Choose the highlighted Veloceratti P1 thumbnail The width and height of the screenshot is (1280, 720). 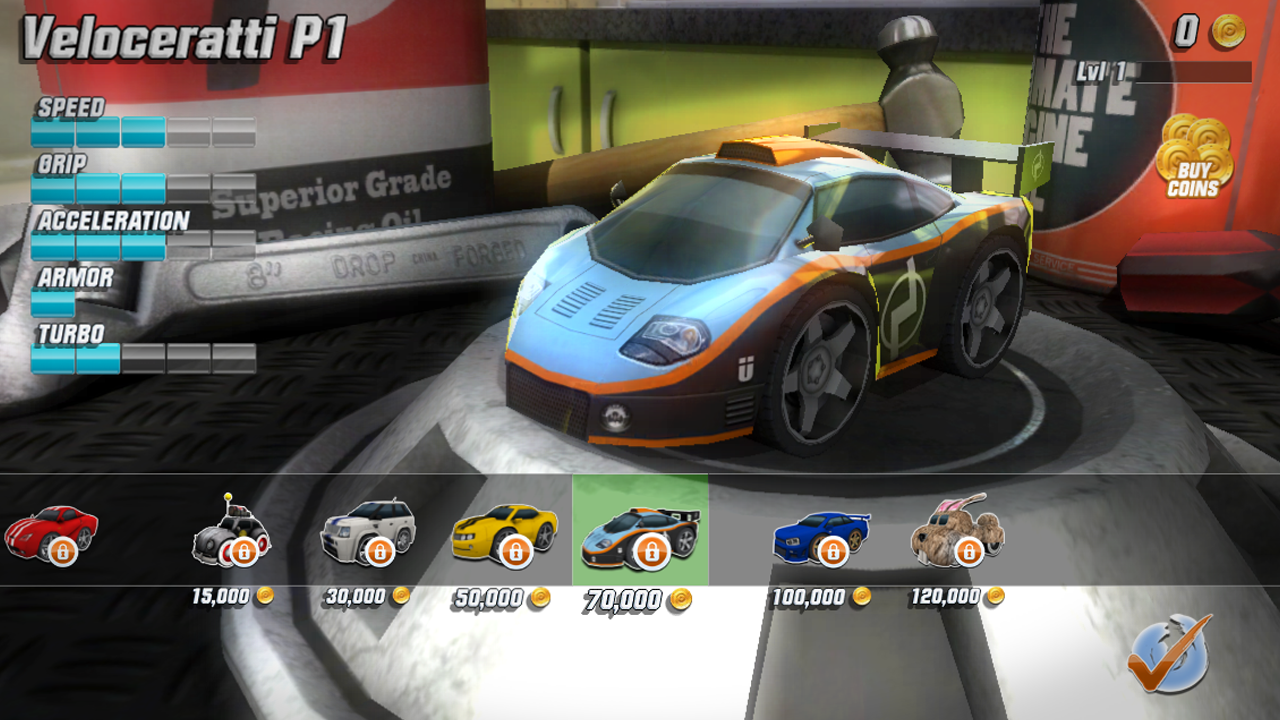[640, 532]
